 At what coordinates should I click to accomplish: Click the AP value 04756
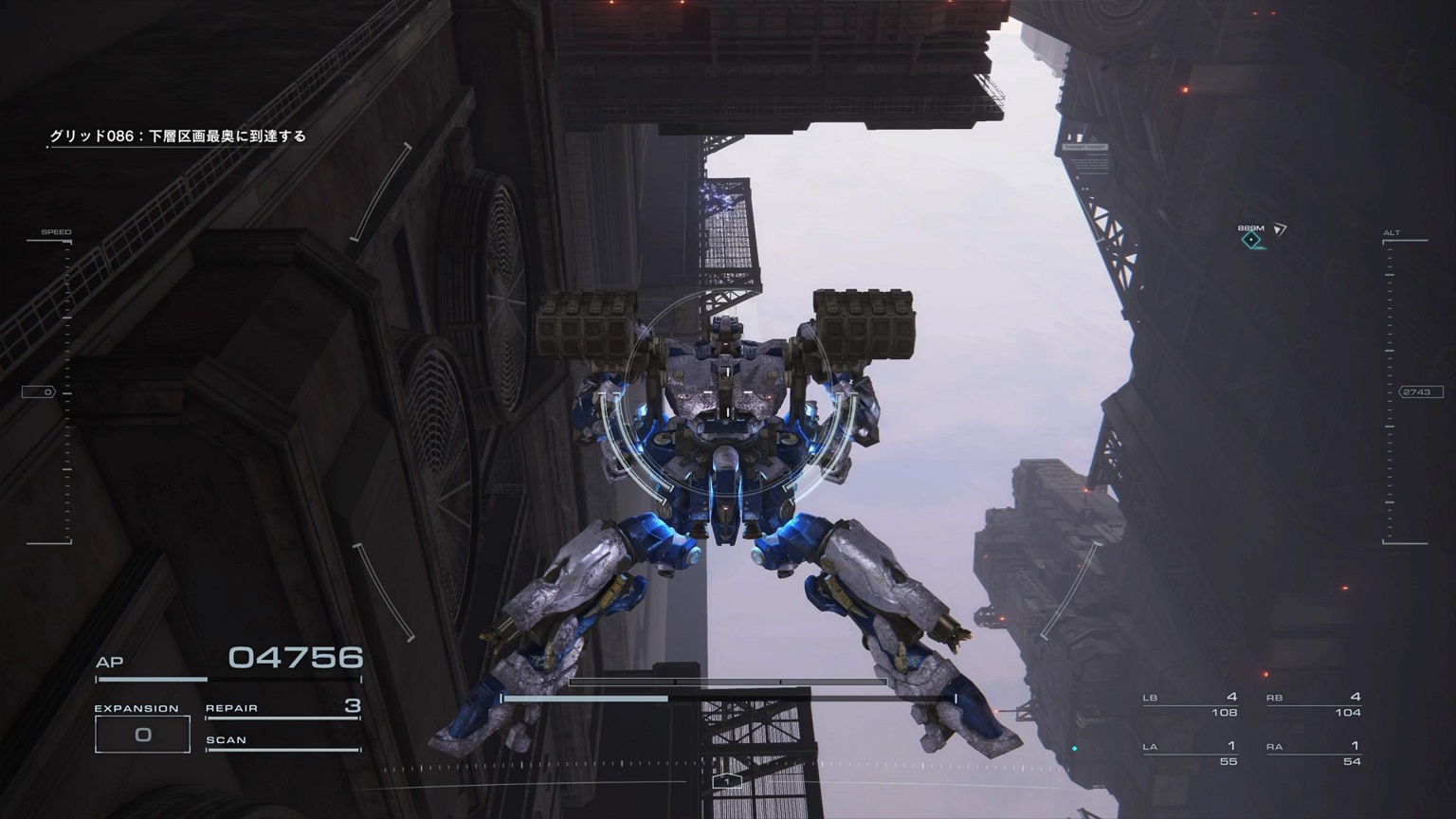click(297, 655)
